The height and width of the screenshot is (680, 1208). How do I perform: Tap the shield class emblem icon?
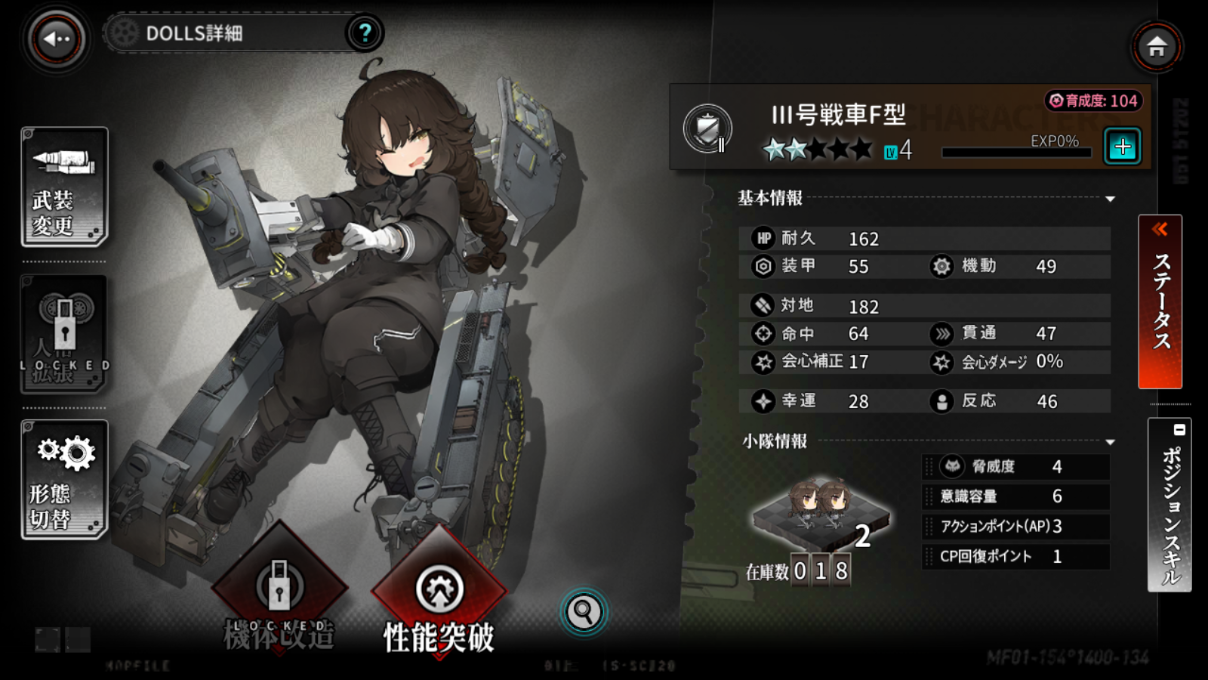pyautogui.click(x=707, y=130)
